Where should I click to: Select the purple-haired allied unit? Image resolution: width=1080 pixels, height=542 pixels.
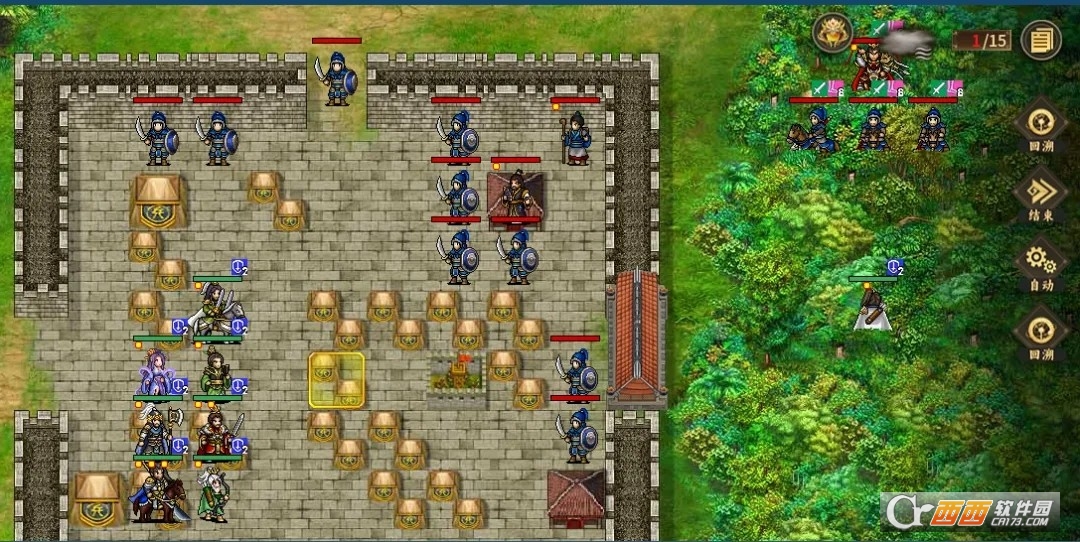pyautogui.click(x=157, y=373)
